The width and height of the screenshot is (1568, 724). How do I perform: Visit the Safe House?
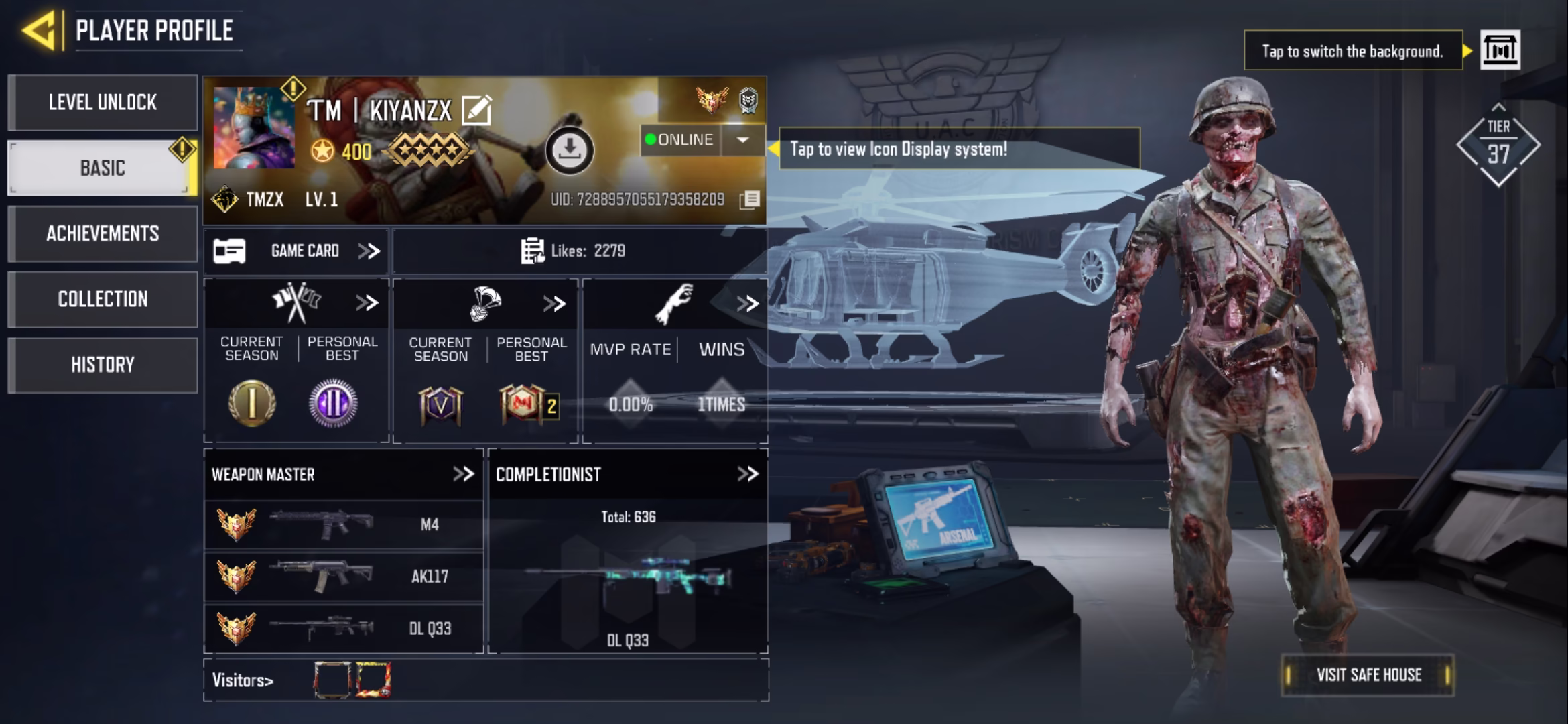point(1368,674)
